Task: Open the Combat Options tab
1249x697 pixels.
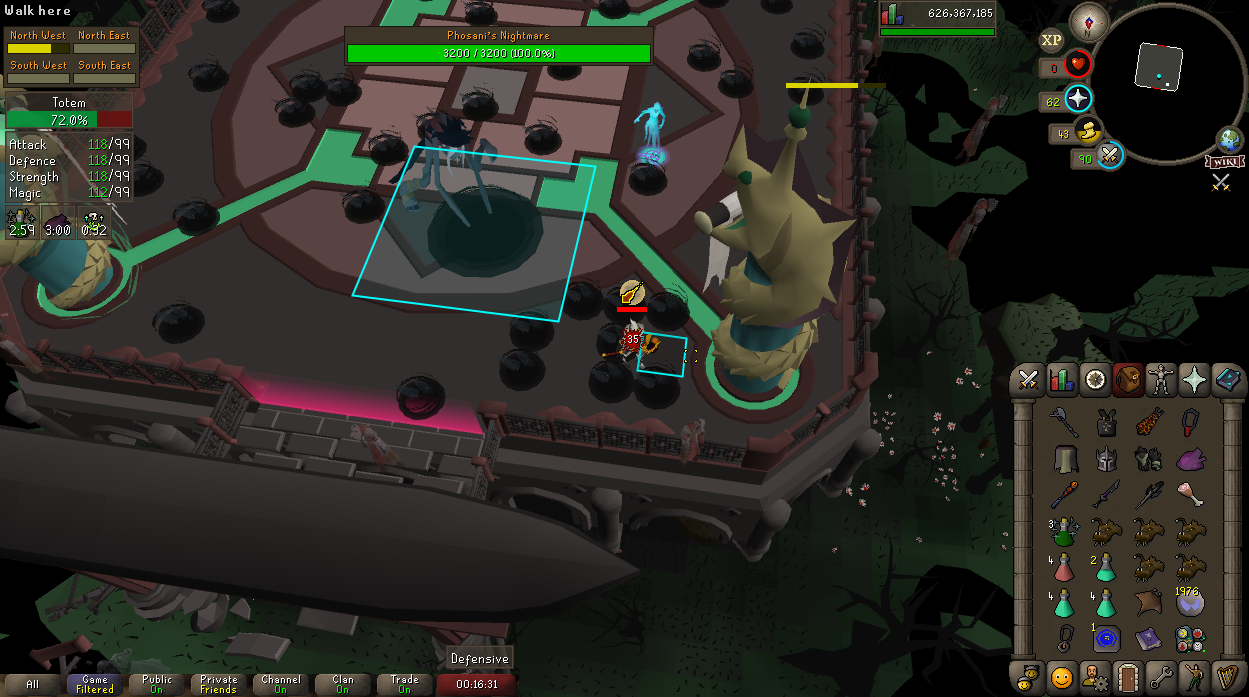Action: (x=1028, y=380)
